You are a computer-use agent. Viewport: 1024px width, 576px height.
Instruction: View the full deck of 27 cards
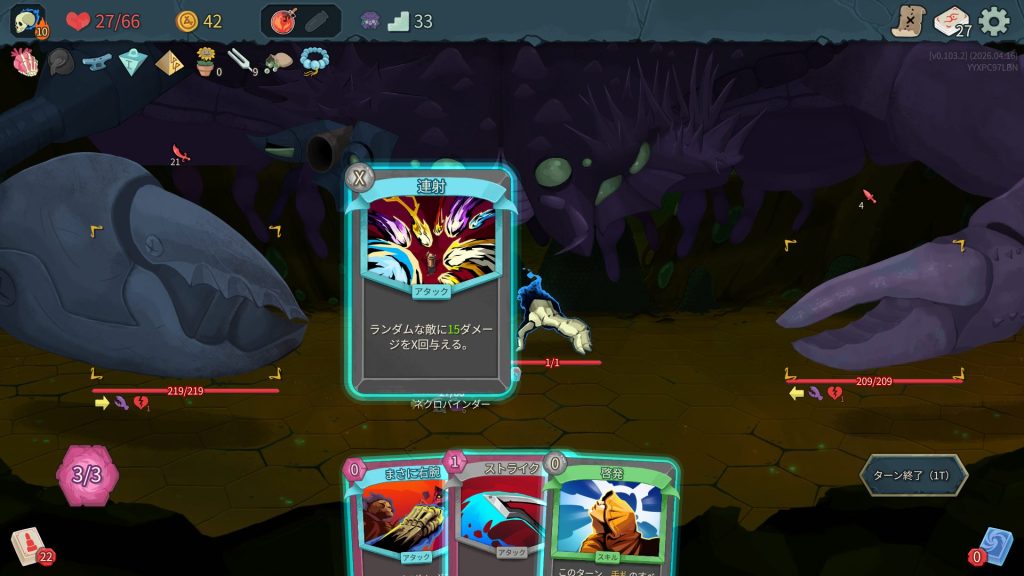pos(951,21)
